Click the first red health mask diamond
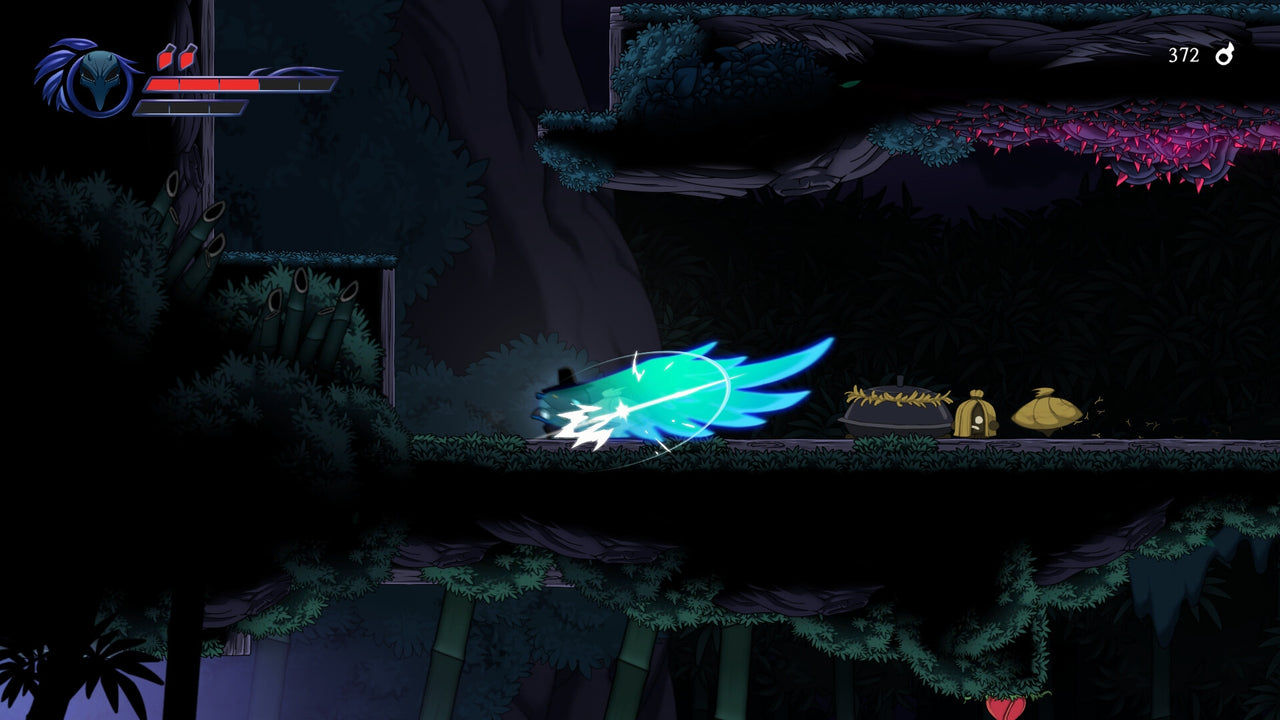The width and height of the screenshot is (1280, 720). [x=165, y=57]
